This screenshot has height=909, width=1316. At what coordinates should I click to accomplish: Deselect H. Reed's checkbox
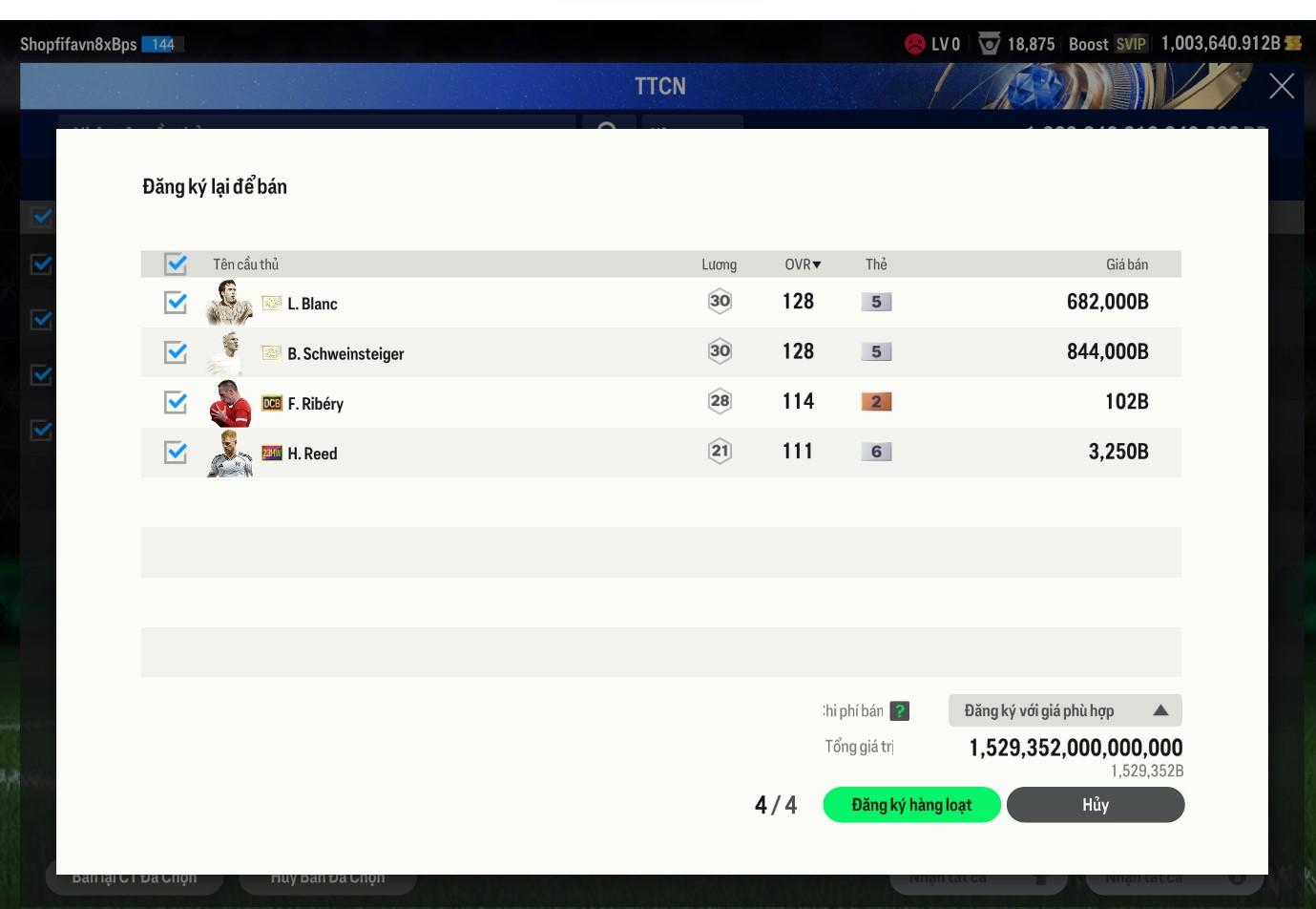click(x=176, y=452)
